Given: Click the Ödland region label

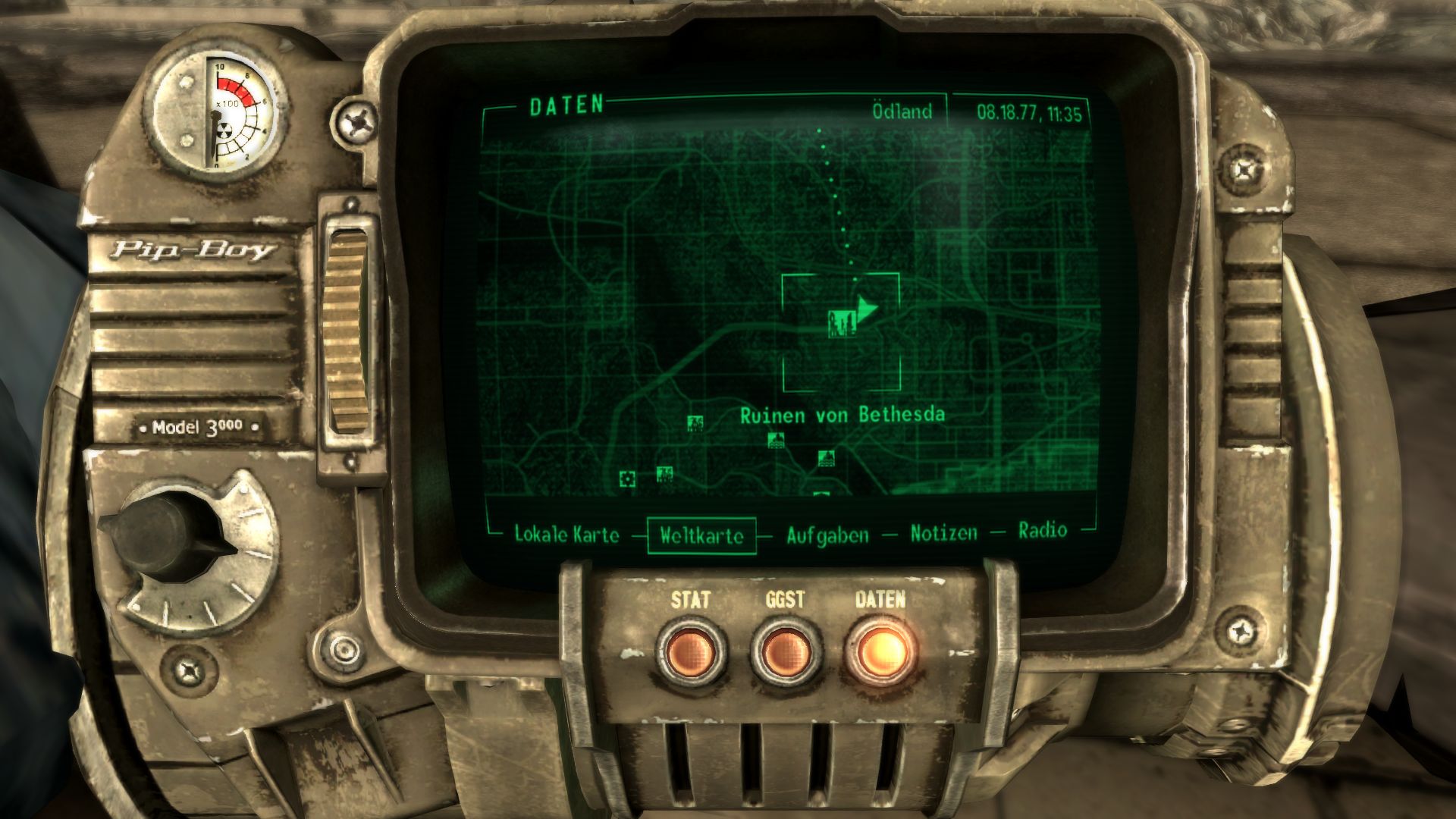Looking at the screenshot, I should click(x=902, y=111).
